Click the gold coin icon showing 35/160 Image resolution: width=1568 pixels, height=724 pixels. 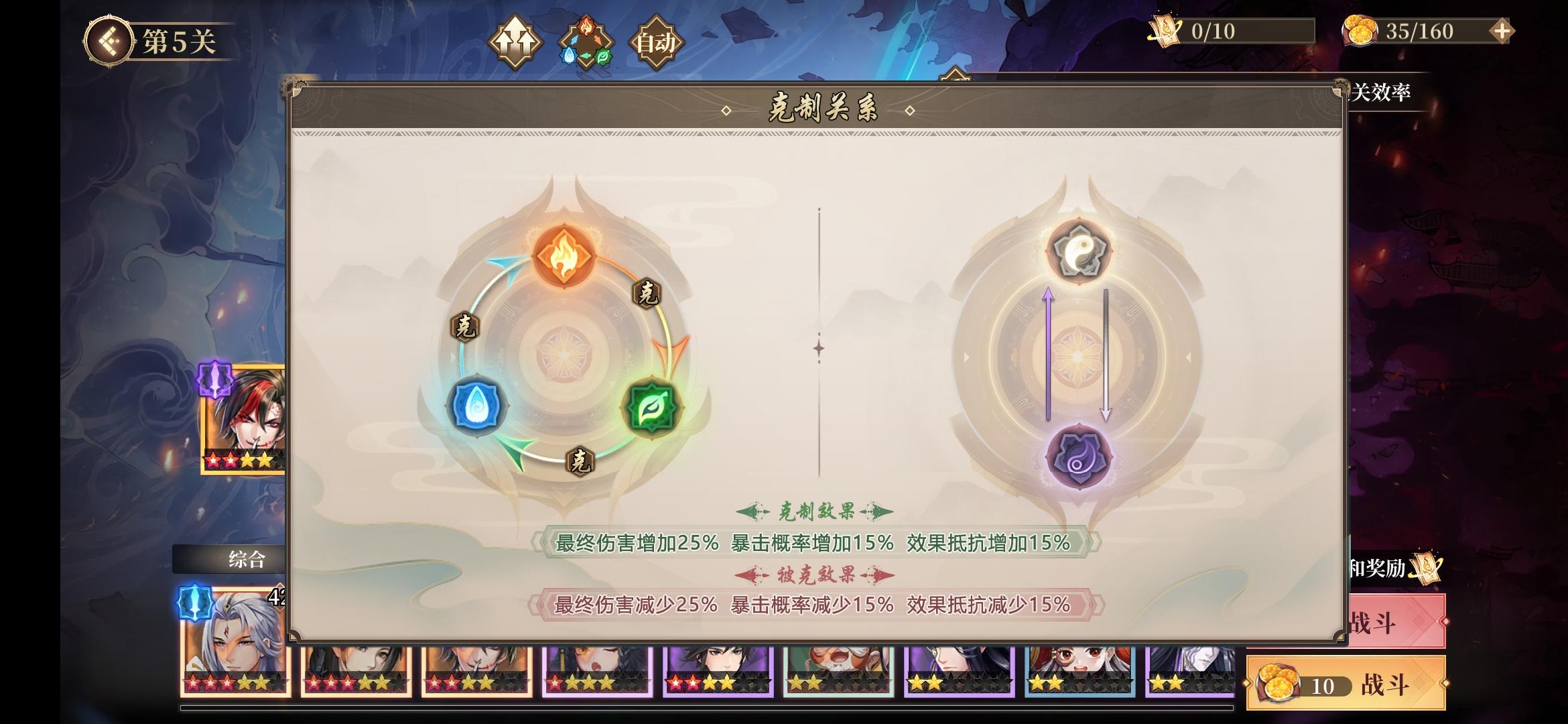(x=1360, y=28)
